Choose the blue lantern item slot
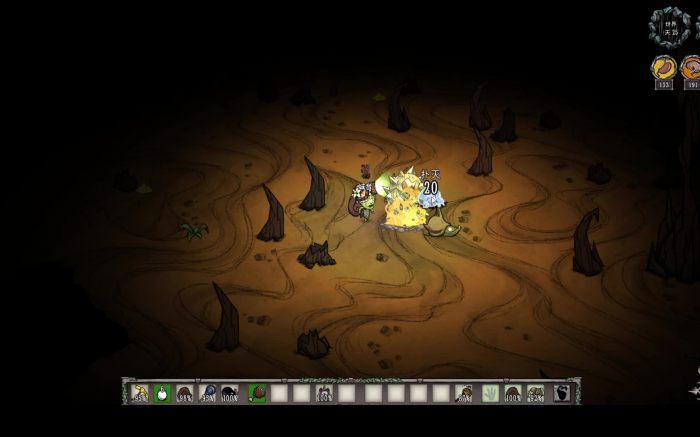Screen dimensions: 700x437 (208, 393)
